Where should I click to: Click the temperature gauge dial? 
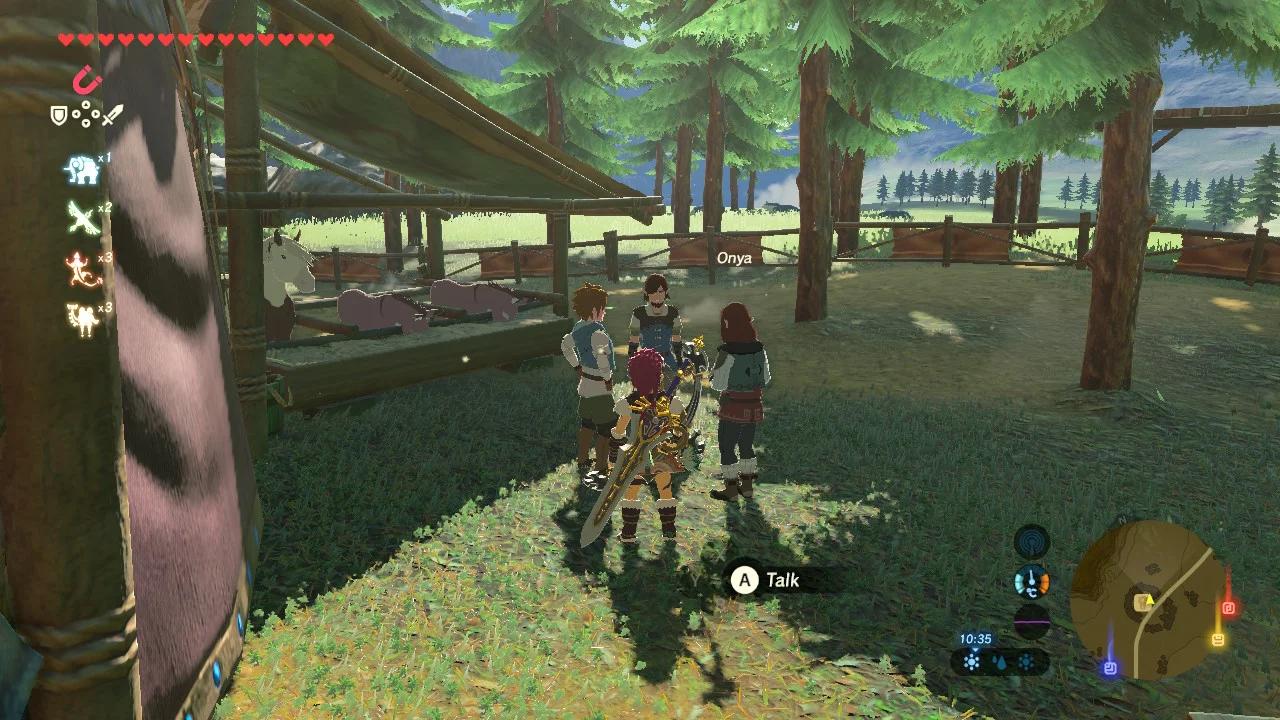click(1032, 582)
